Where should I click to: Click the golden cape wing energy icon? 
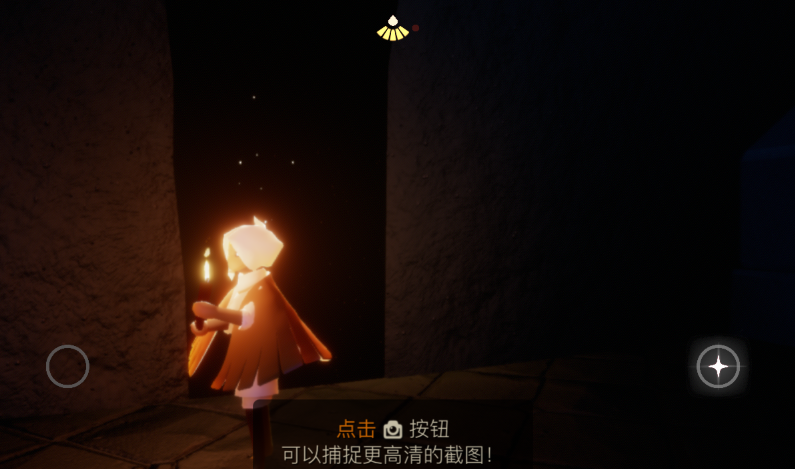coord(393,29)
